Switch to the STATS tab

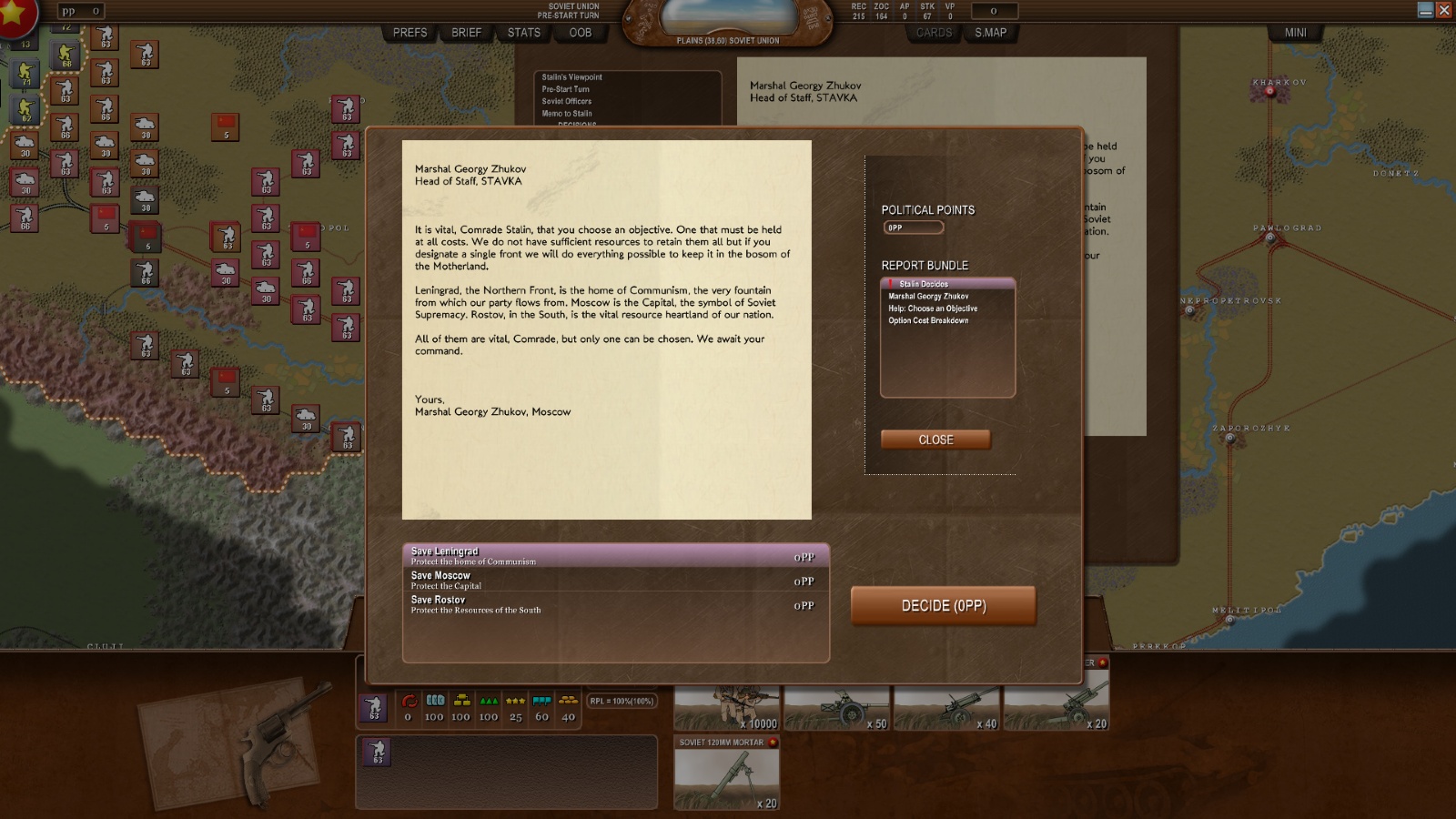pos(524,33)
